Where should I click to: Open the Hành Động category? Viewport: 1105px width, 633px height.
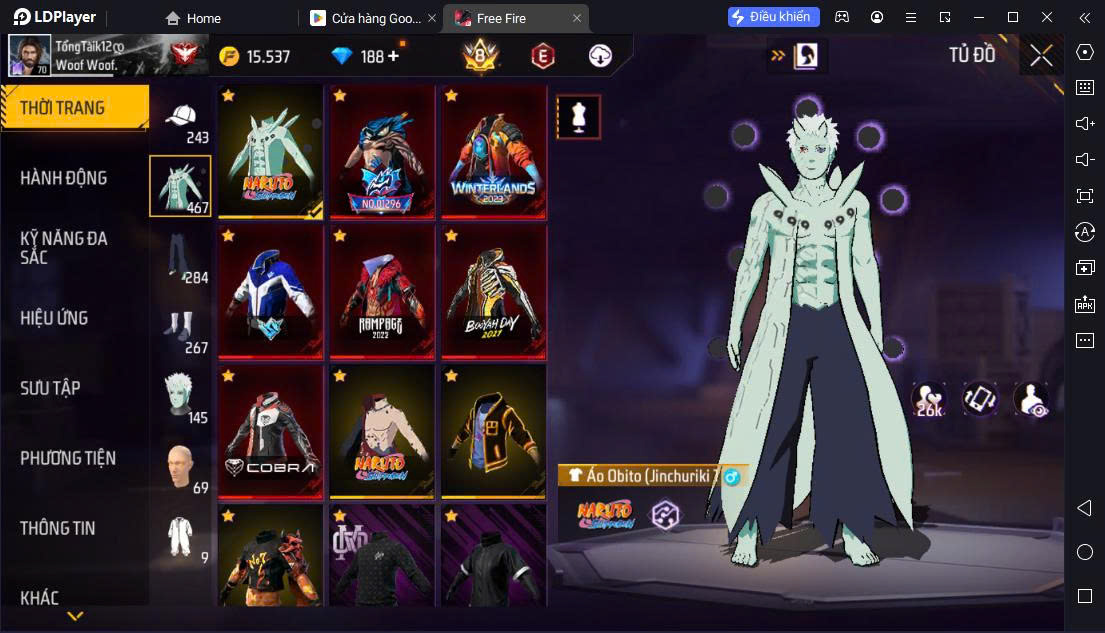(64, 178)
